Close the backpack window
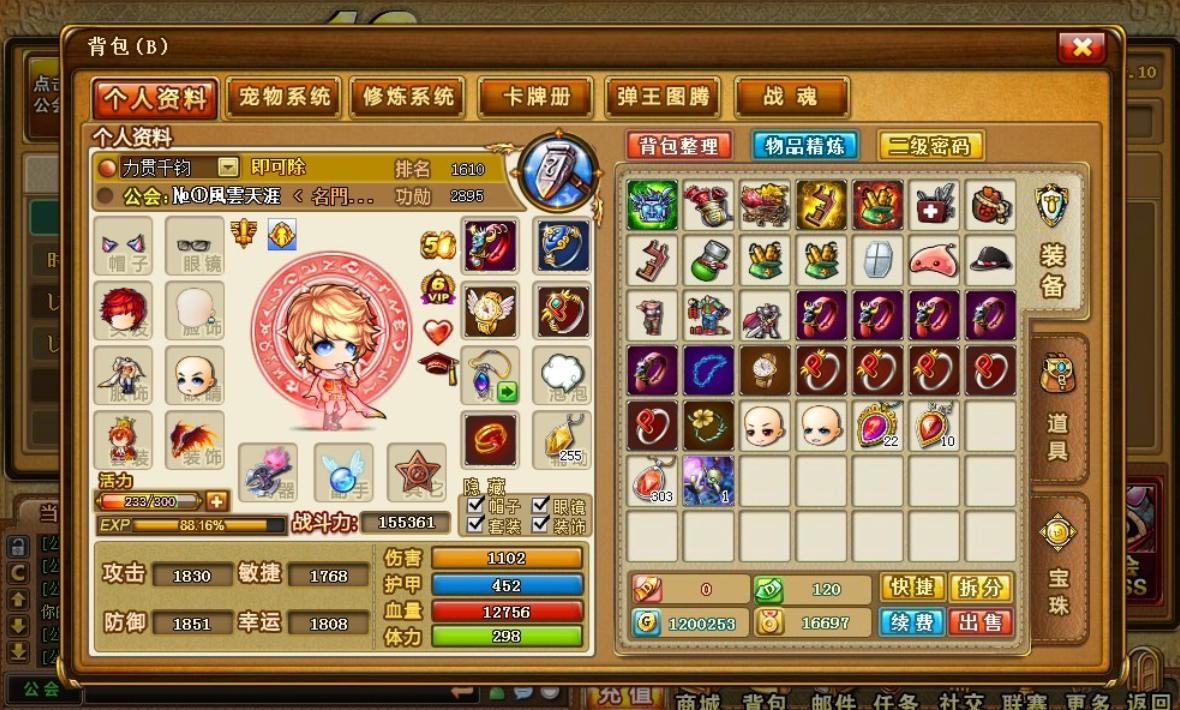 [x=1081, y=47]
